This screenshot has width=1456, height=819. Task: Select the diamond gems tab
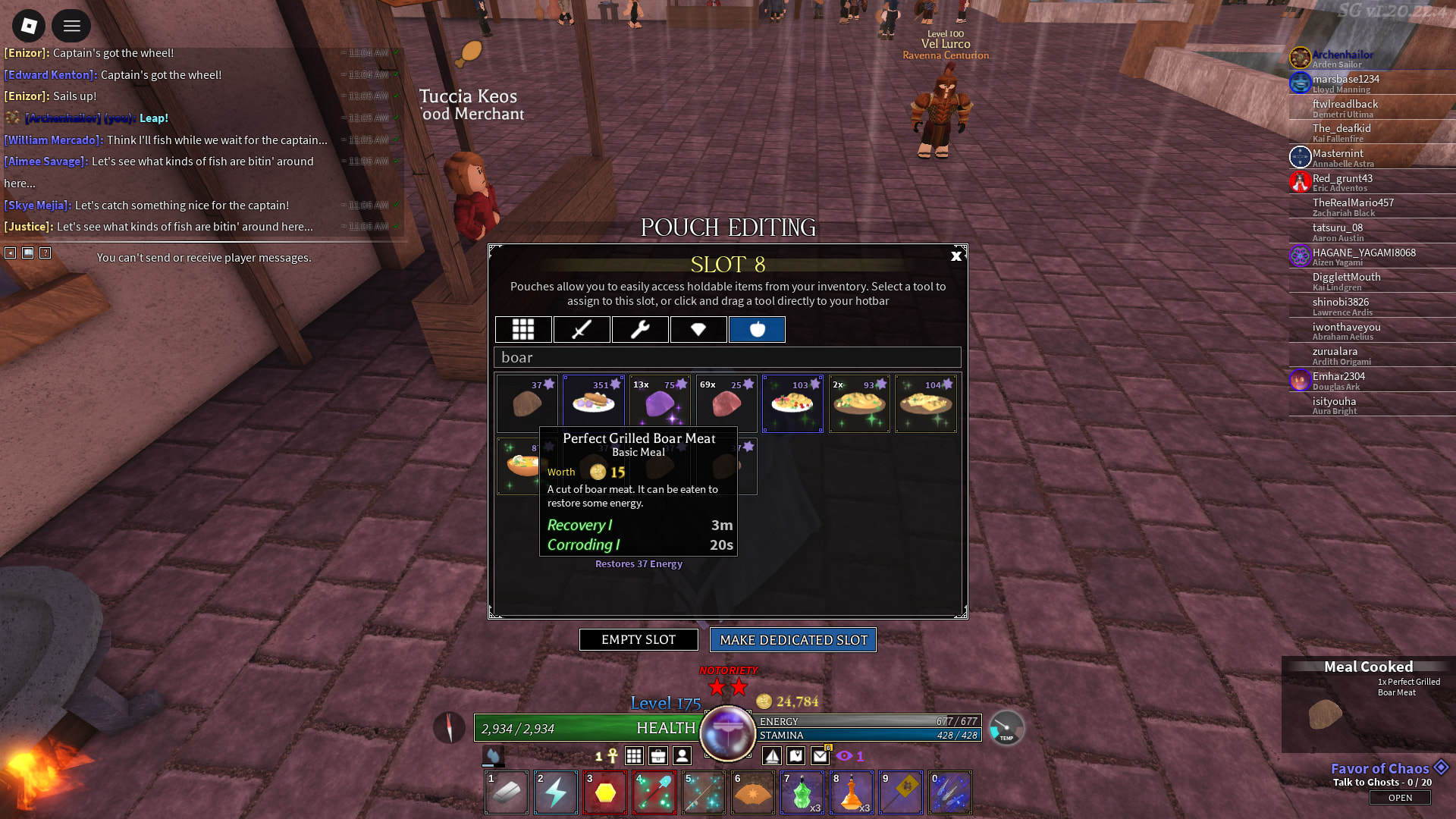coord(698,329)
